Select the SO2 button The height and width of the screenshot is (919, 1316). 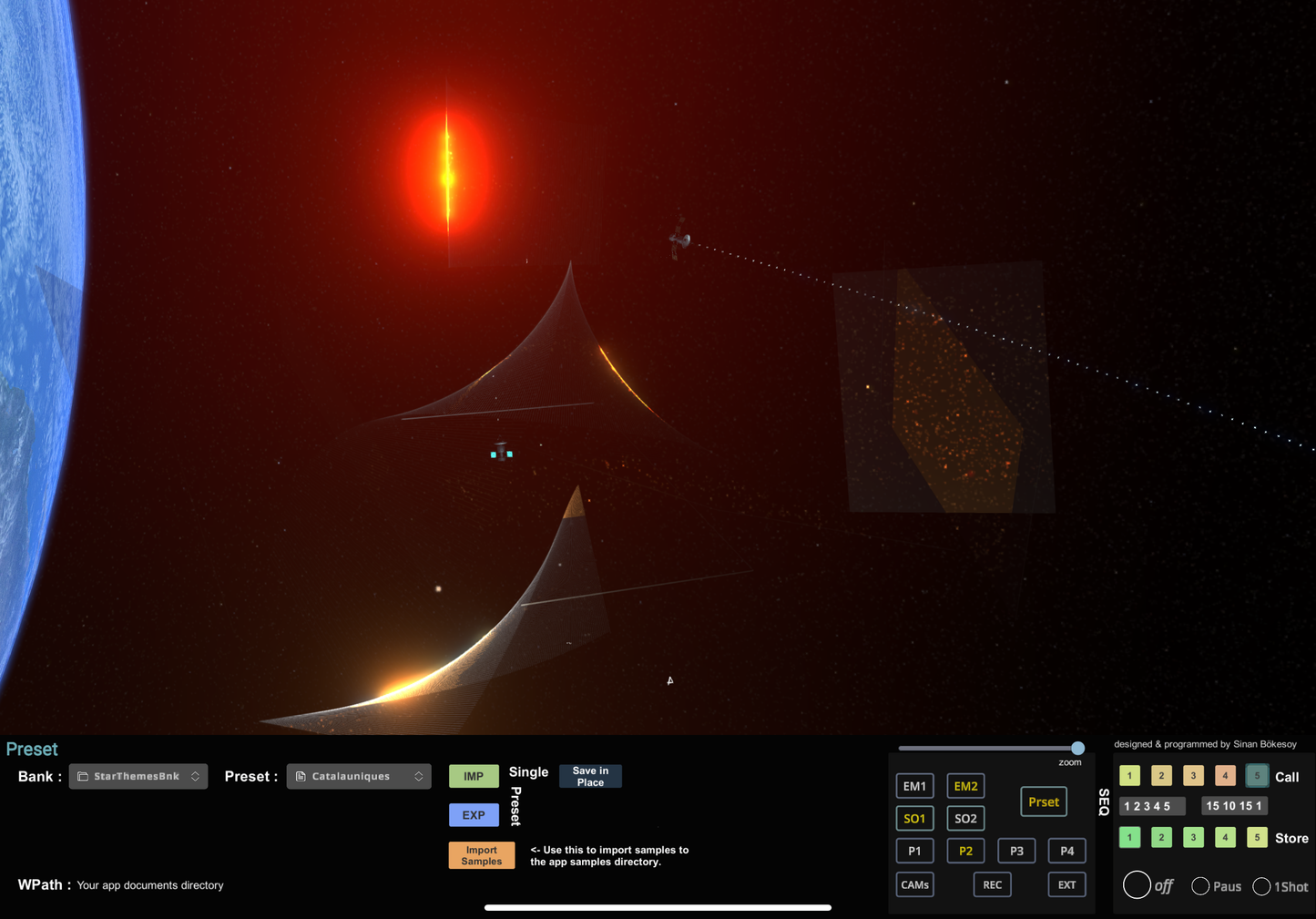pyautogui.click(x=965, y=818)
